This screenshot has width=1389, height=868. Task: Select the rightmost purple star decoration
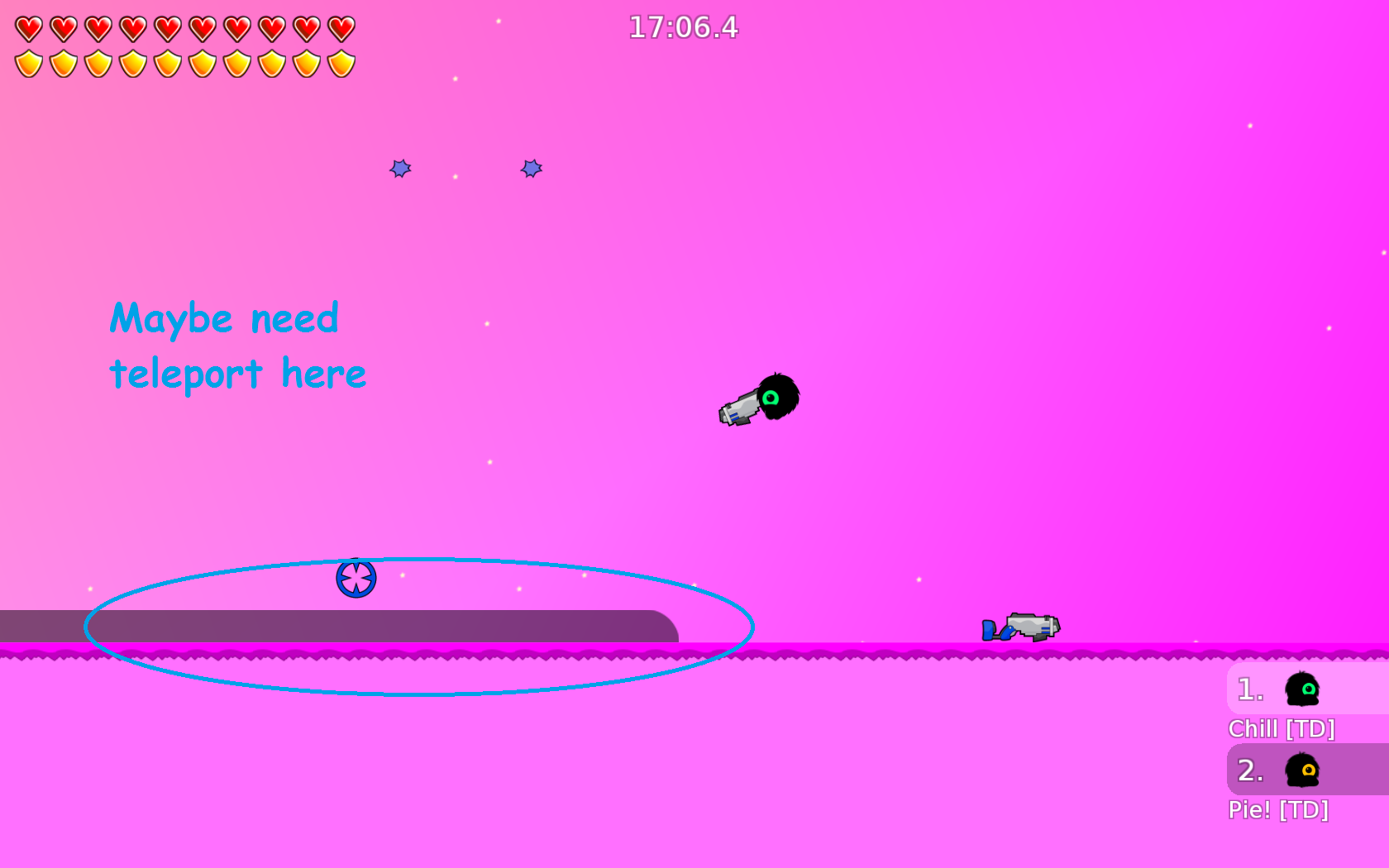coord(531,169)
